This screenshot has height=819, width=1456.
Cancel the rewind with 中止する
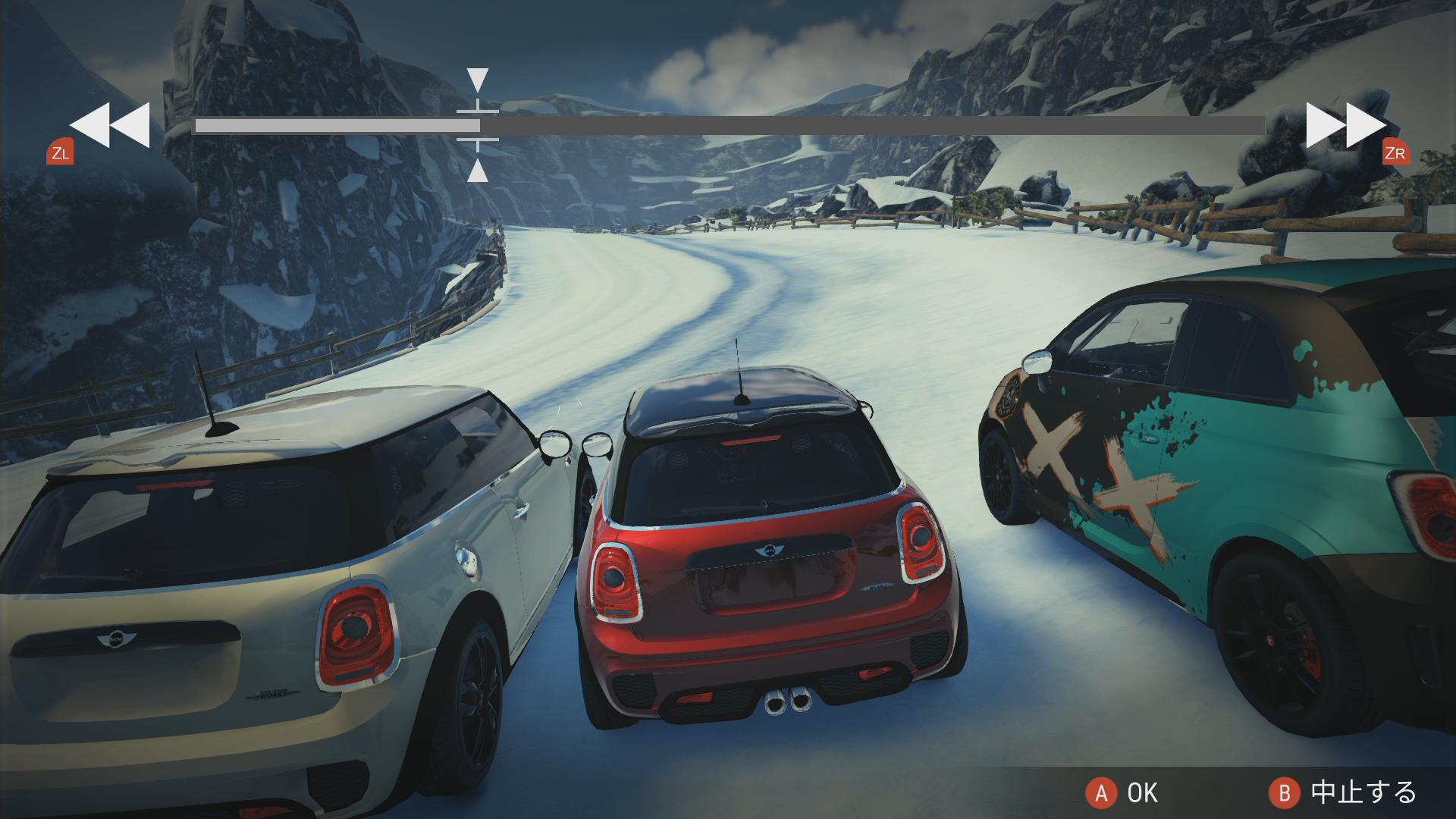1342,792
